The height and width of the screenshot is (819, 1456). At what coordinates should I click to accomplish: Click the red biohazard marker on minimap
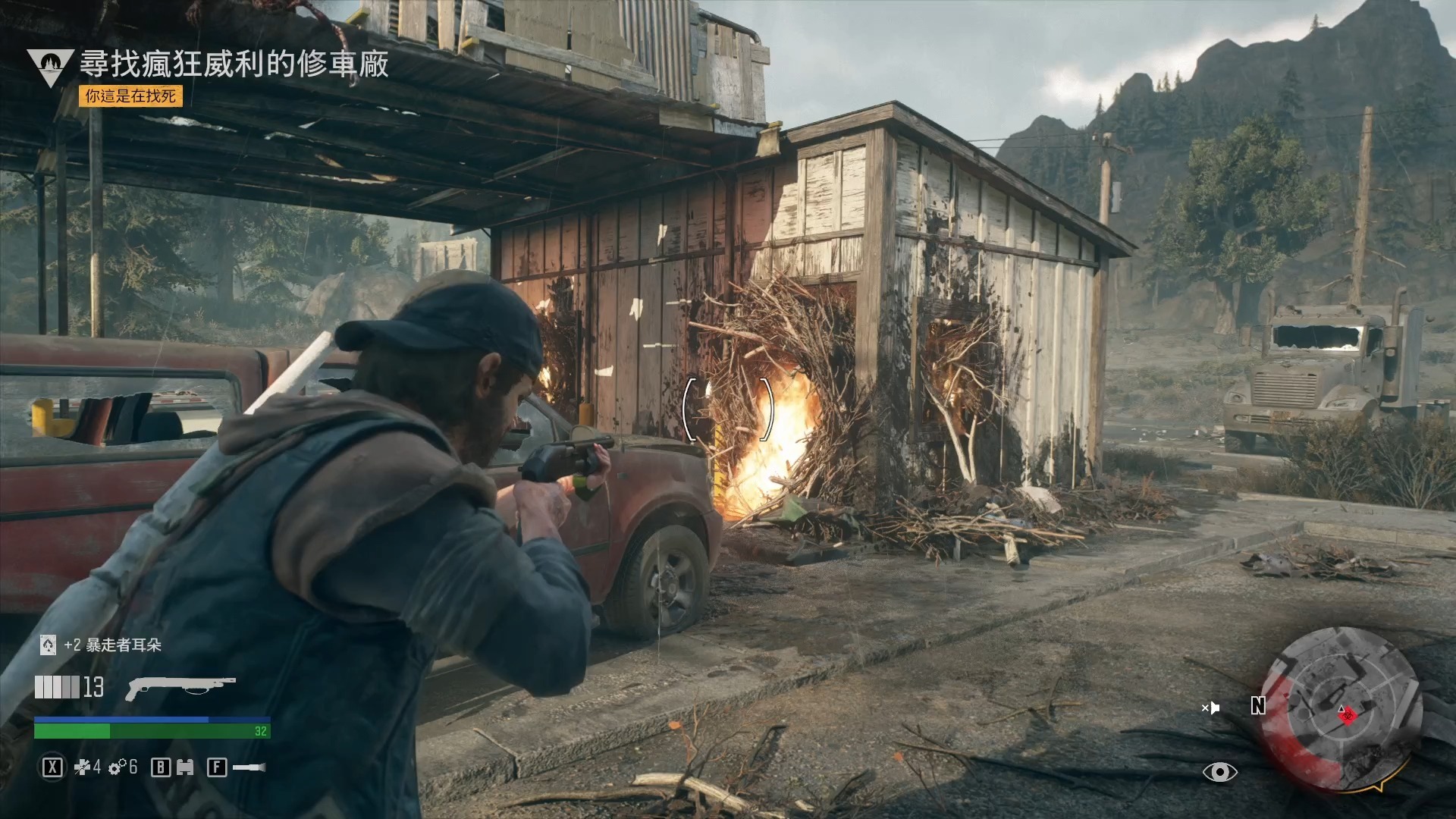click(1347, 714)
